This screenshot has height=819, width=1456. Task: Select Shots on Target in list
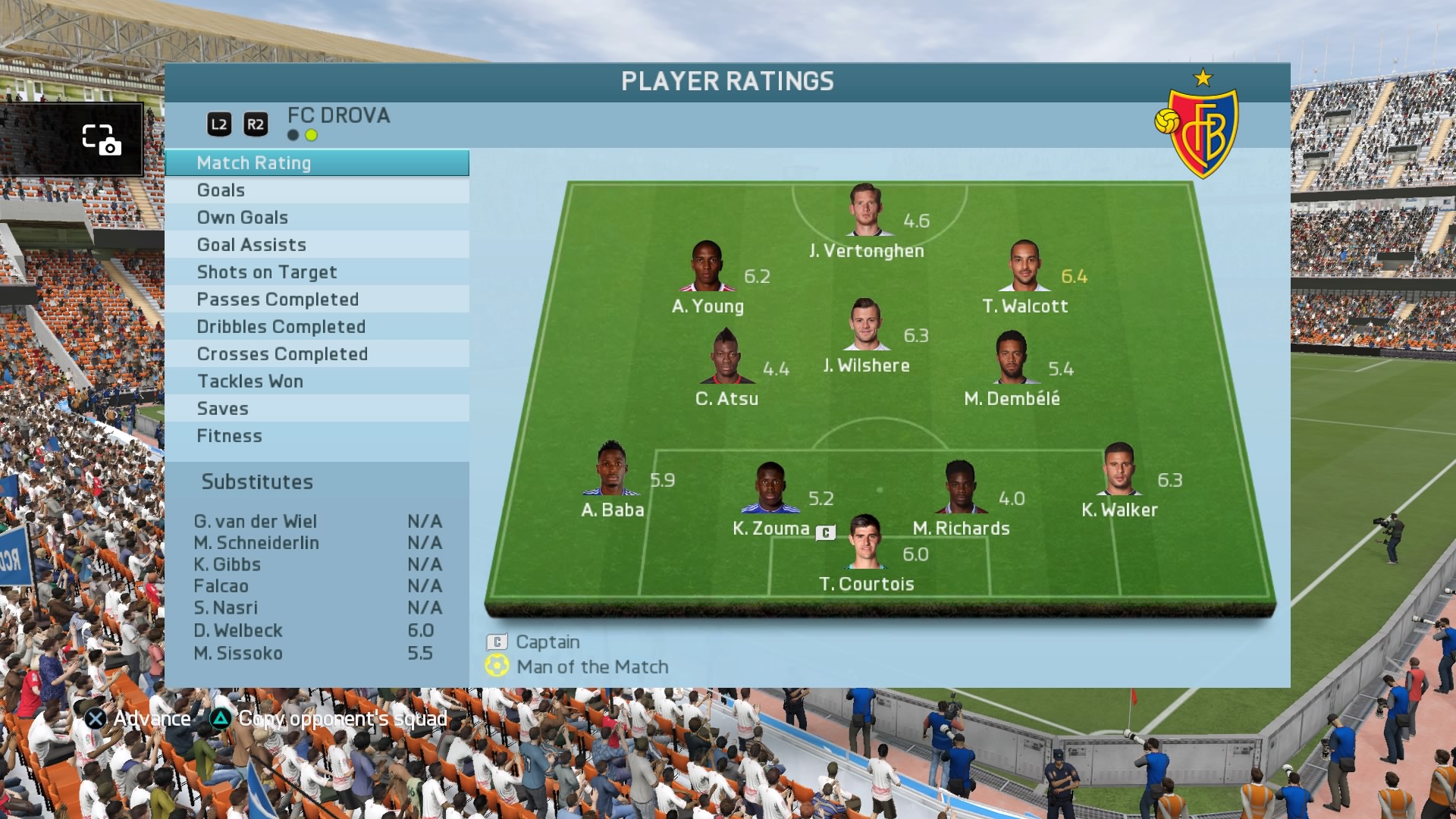[x=316, y=272]
